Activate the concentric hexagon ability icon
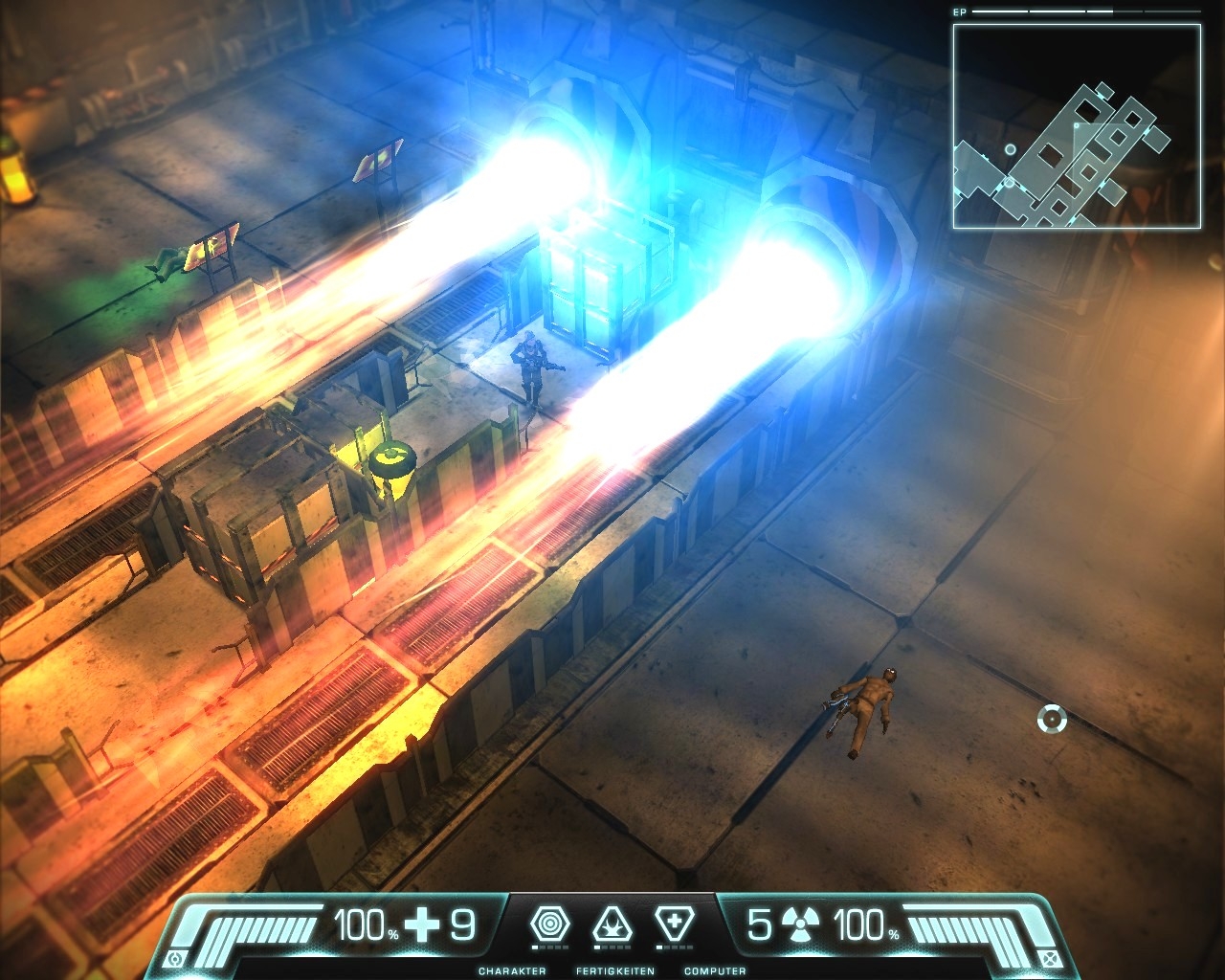This screenshot has width=1225, height=980. coord(550,924)
